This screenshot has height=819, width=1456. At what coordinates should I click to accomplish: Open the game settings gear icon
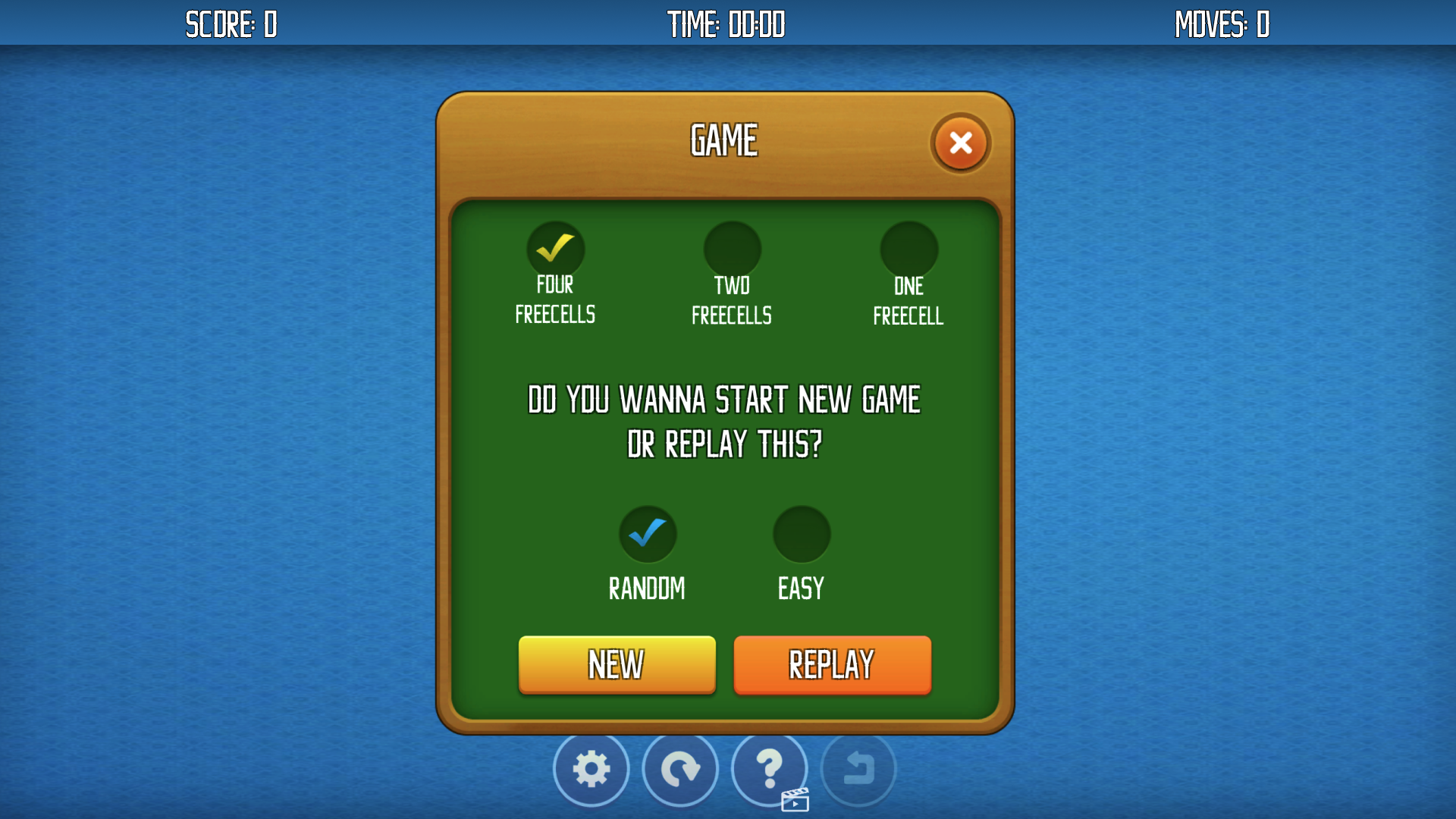(591, 768)
